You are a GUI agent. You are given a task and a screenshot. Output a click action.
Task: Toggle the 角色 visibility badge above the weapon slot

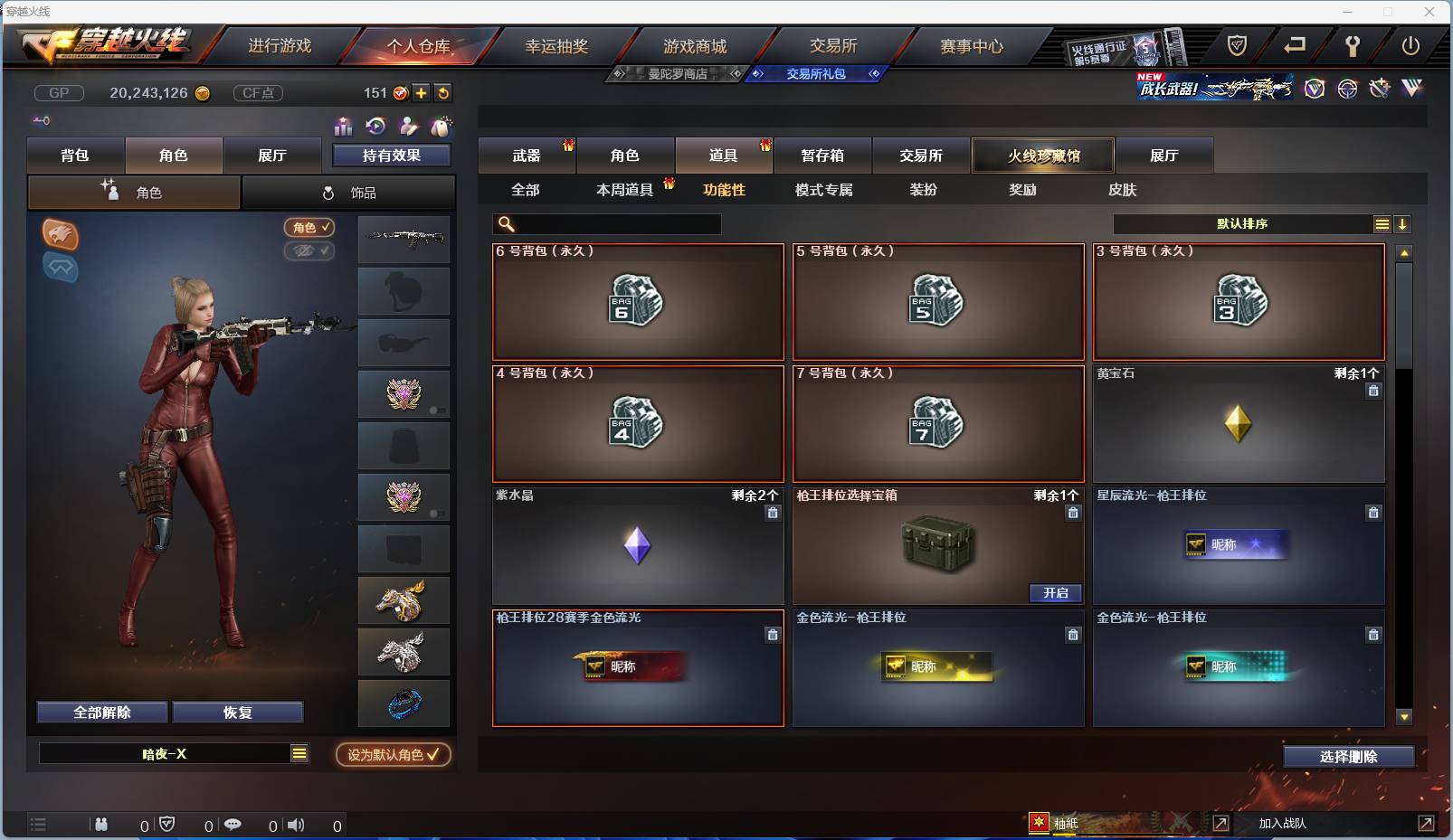[x=310, y=228]
